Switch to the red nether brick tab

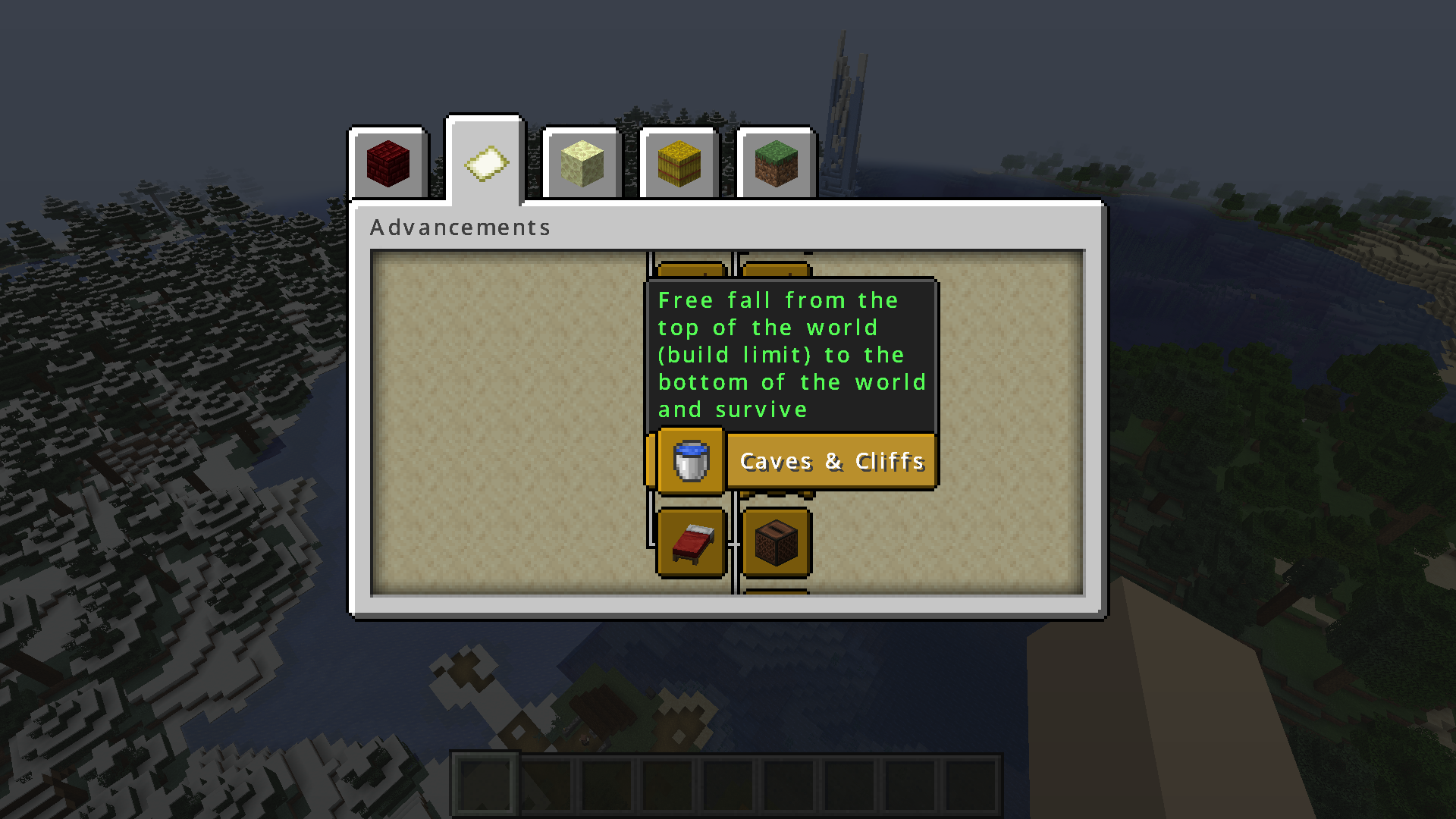point(388,163)
